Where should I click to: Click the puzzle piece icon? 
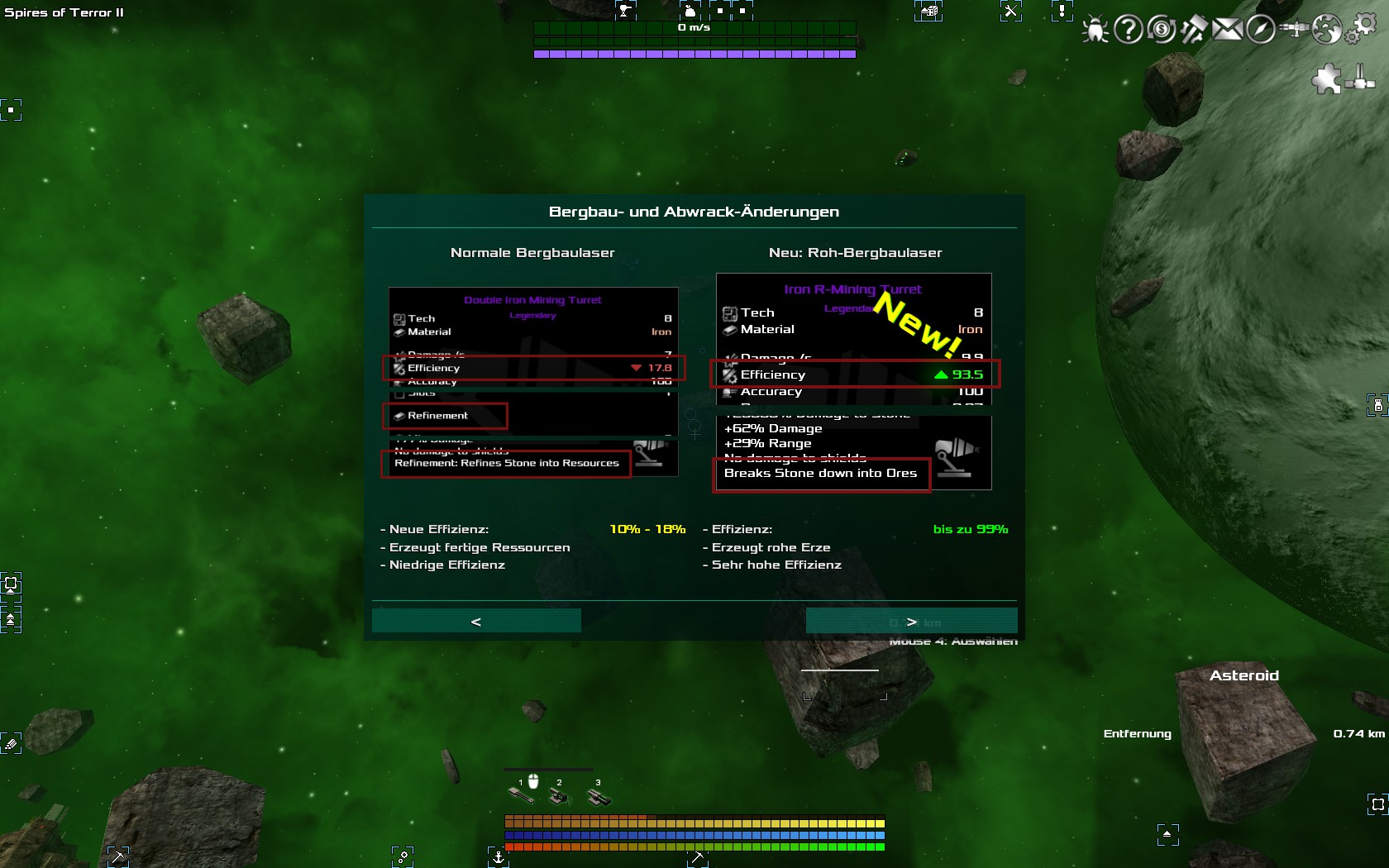1326,79
